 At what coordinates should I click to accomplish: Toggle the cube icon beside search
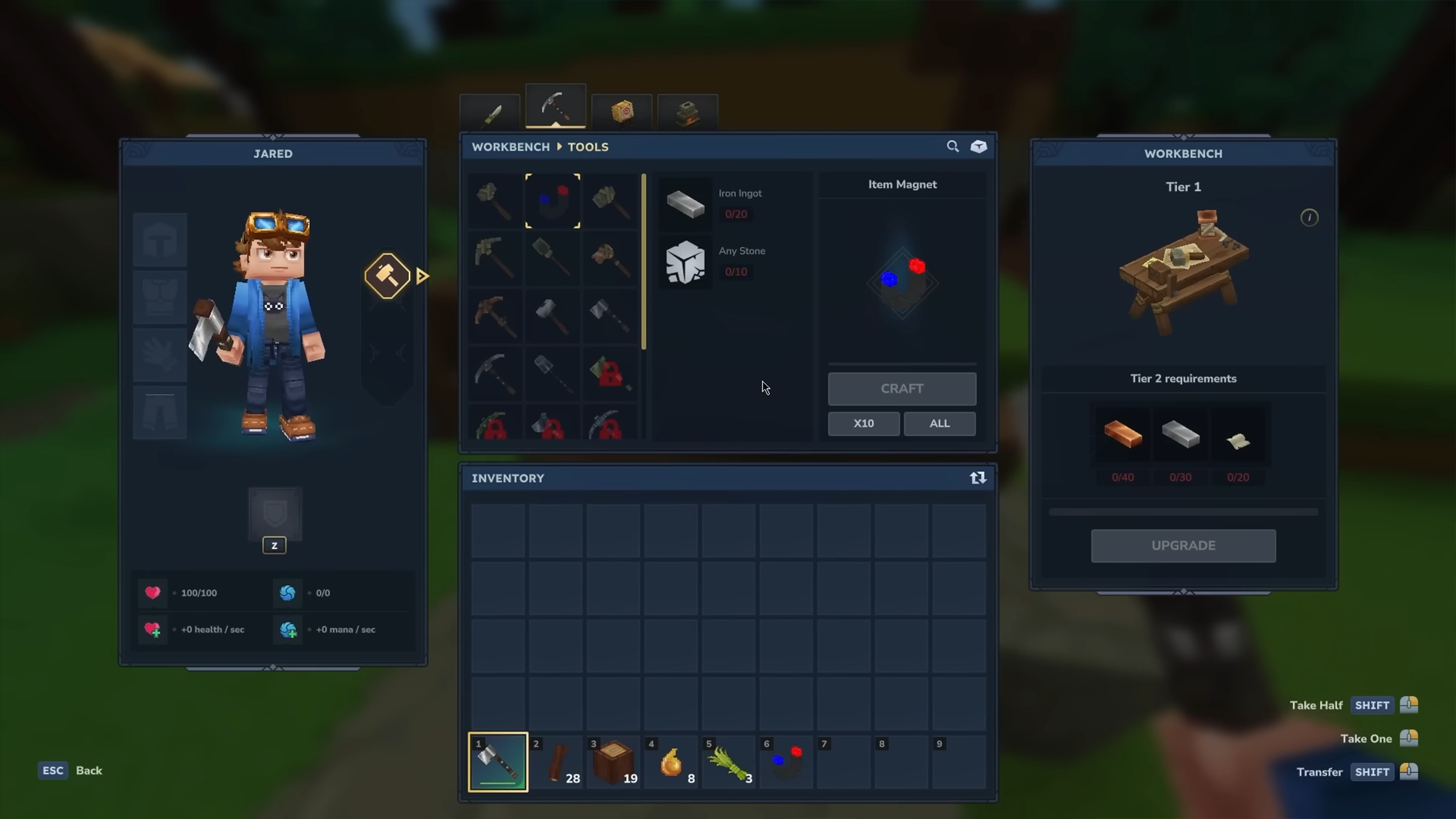coord(979,147)
